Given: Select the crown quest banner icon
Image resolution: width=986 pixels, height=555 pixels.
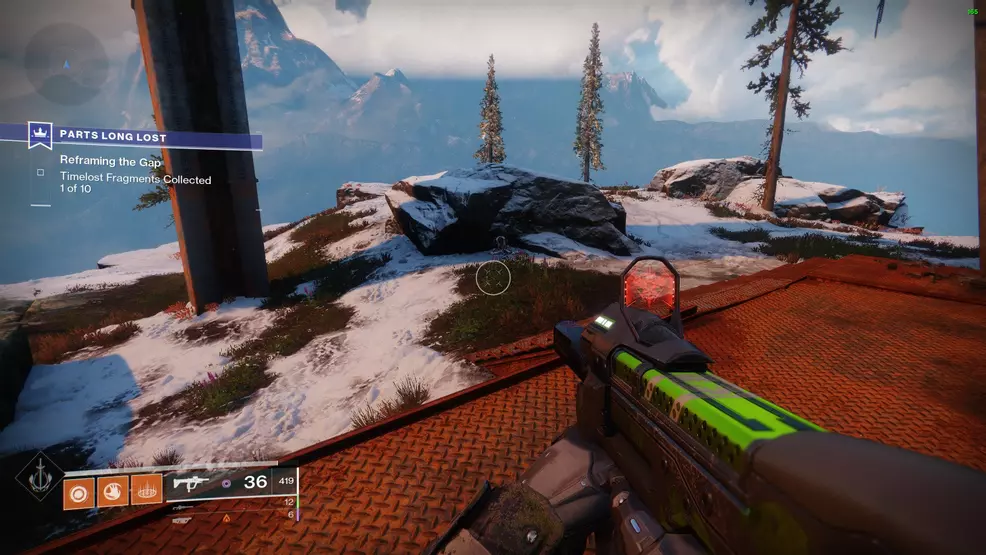Looking at the screenshot, I should pos(41,134).
